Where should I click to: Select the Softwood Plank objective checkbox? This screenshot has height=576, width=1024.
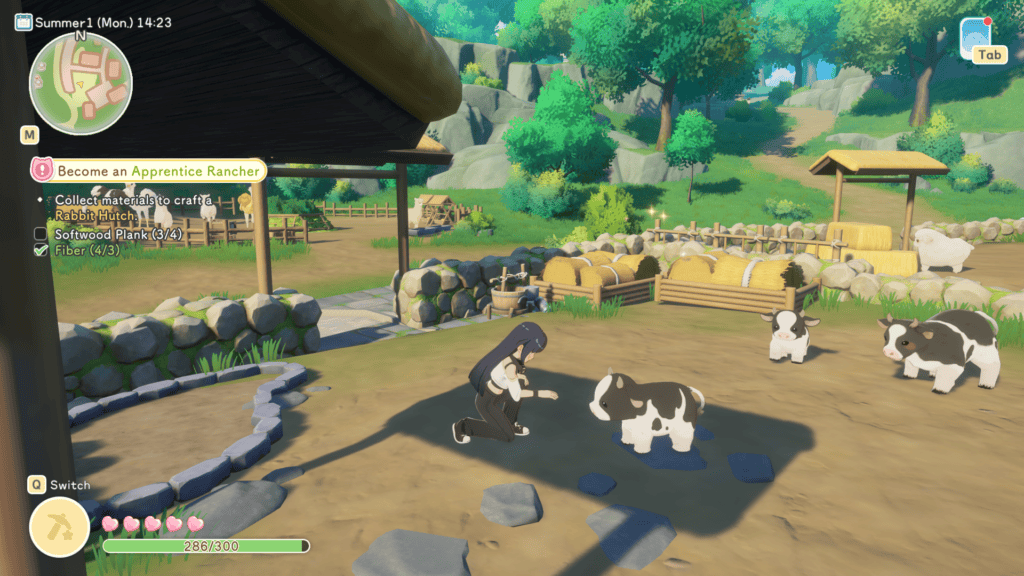pos(41,234)
